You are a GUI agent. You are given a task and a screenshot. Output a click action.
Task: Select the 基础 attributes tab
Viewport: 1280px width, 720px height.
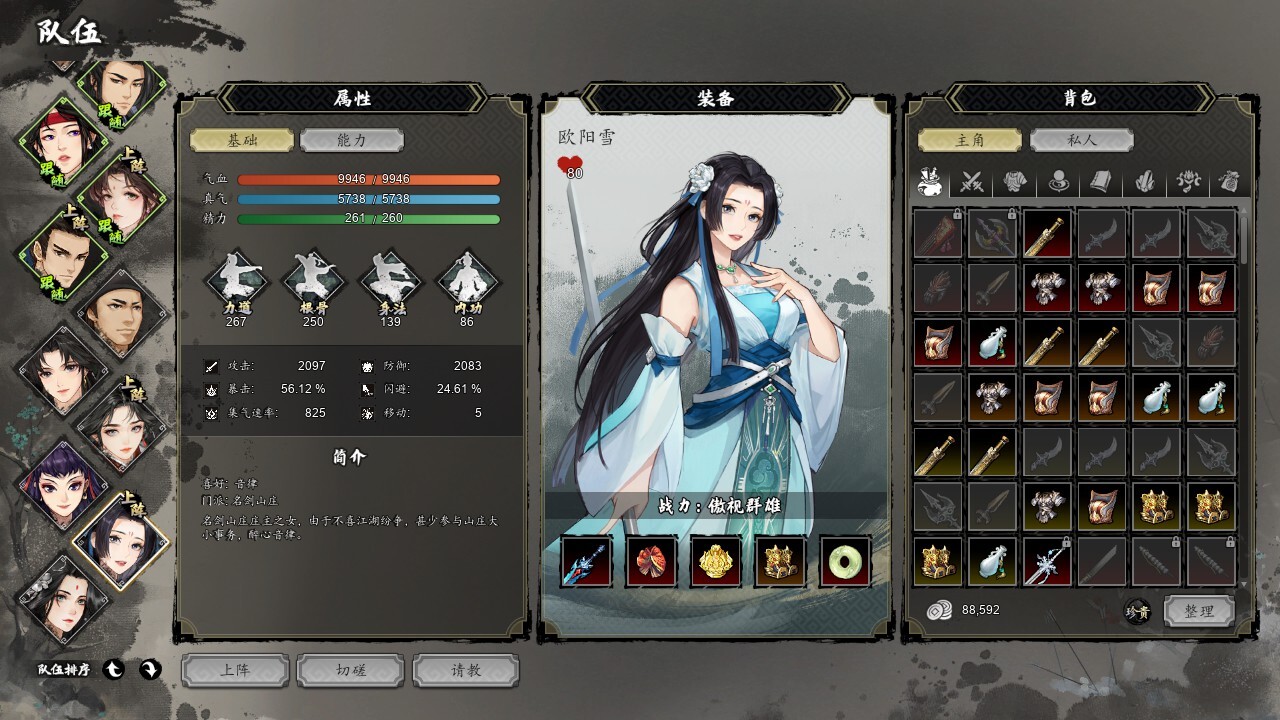(x=242, y=141)
